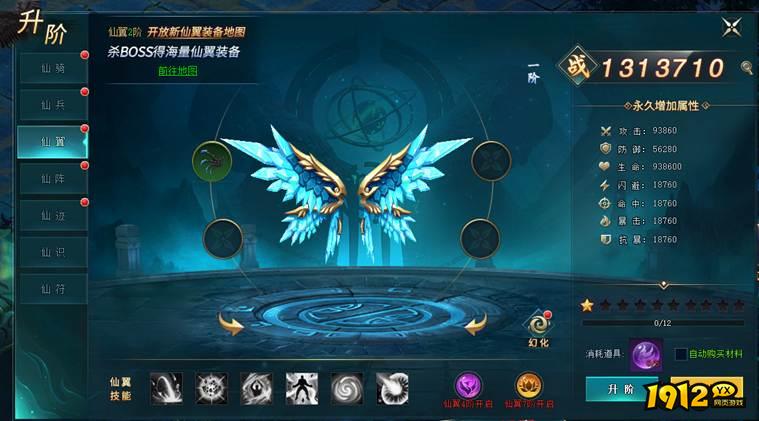This screenshot has width=759, height=421.
Task: Open the 仙迹 tab
Action: pyautogui.click(x=52, y=216)
